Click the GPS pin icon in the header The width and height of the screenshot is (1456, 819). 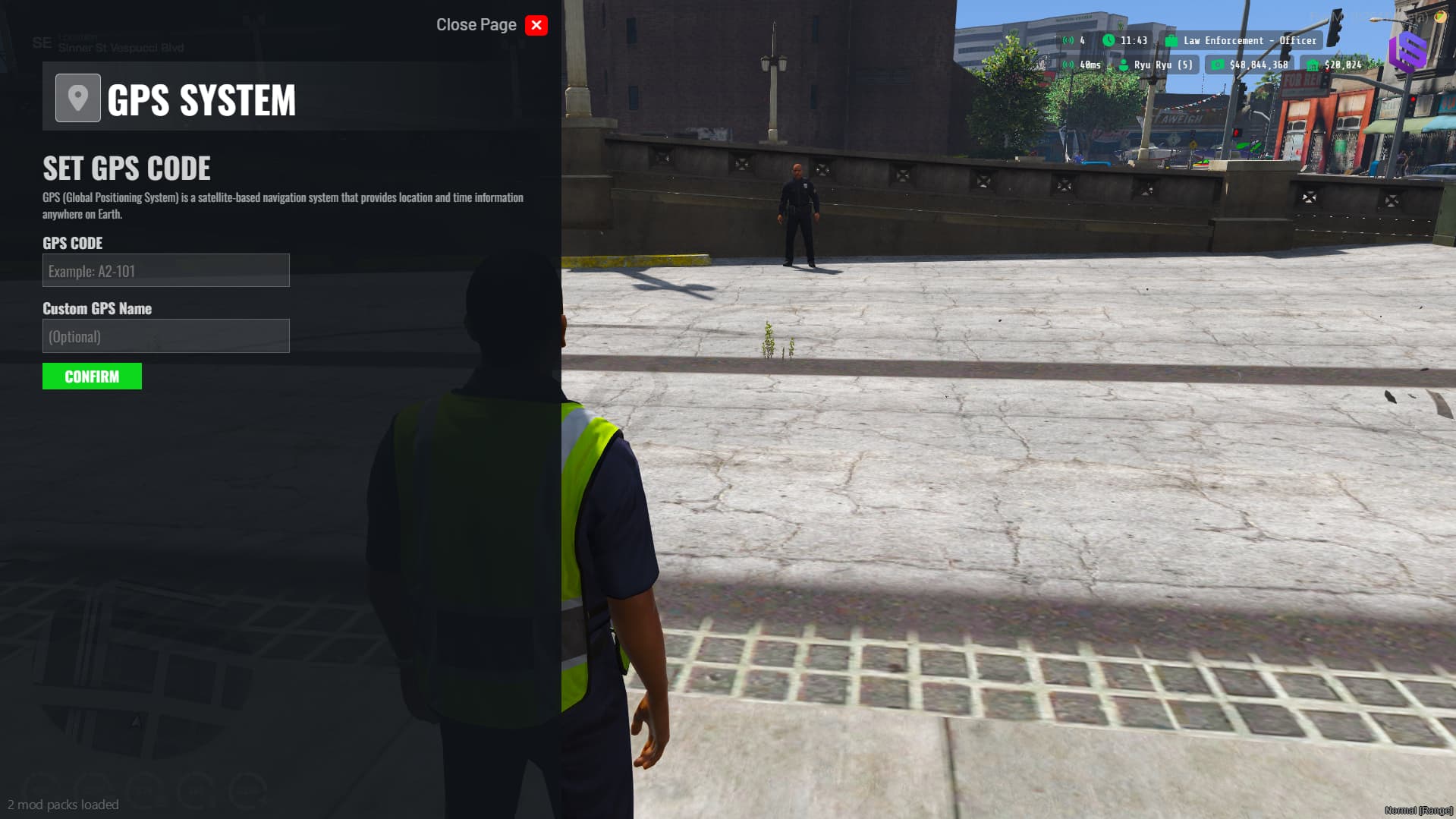77,99
